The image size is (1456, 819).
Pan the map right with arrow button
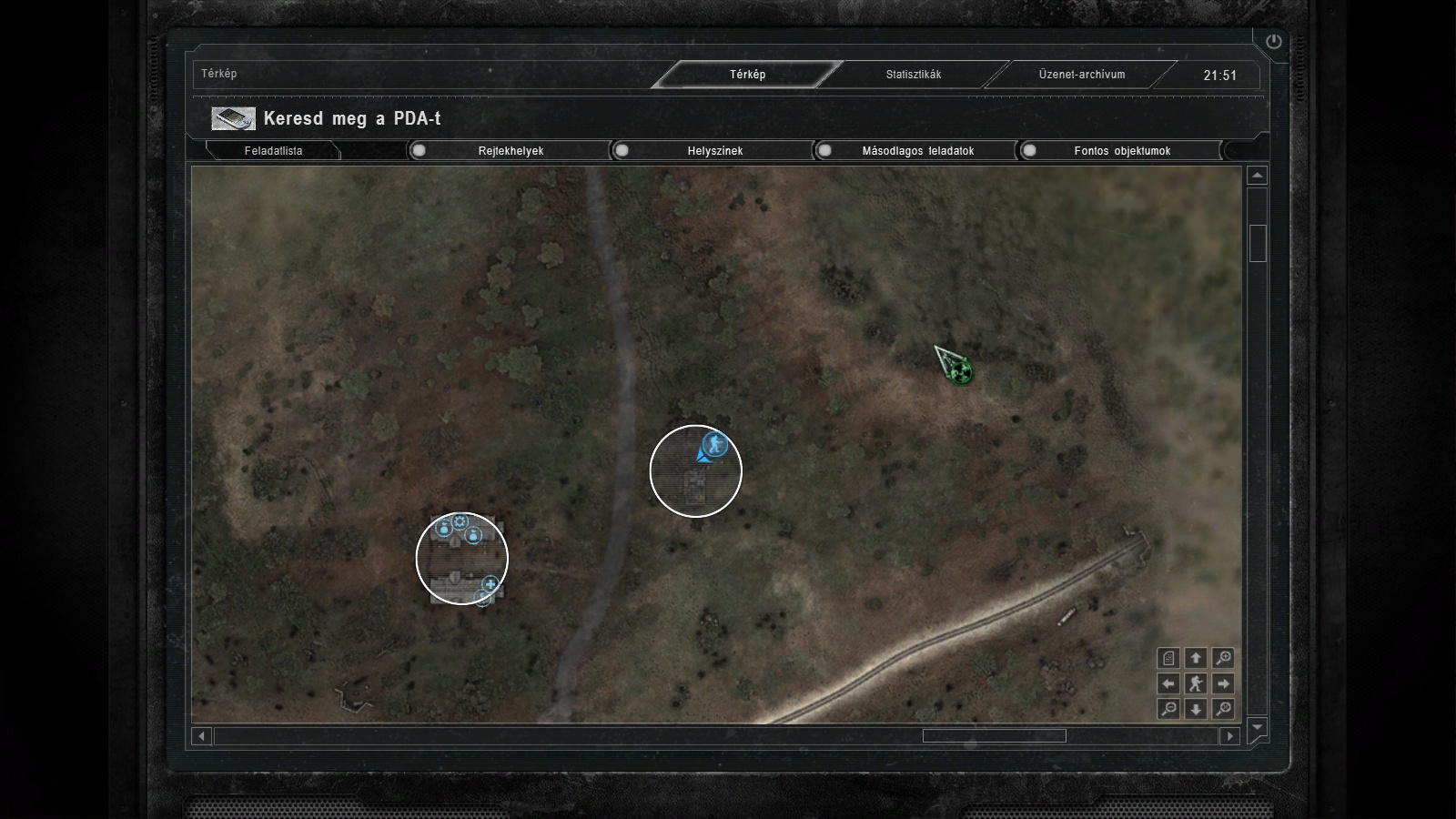pos(1224,683)
